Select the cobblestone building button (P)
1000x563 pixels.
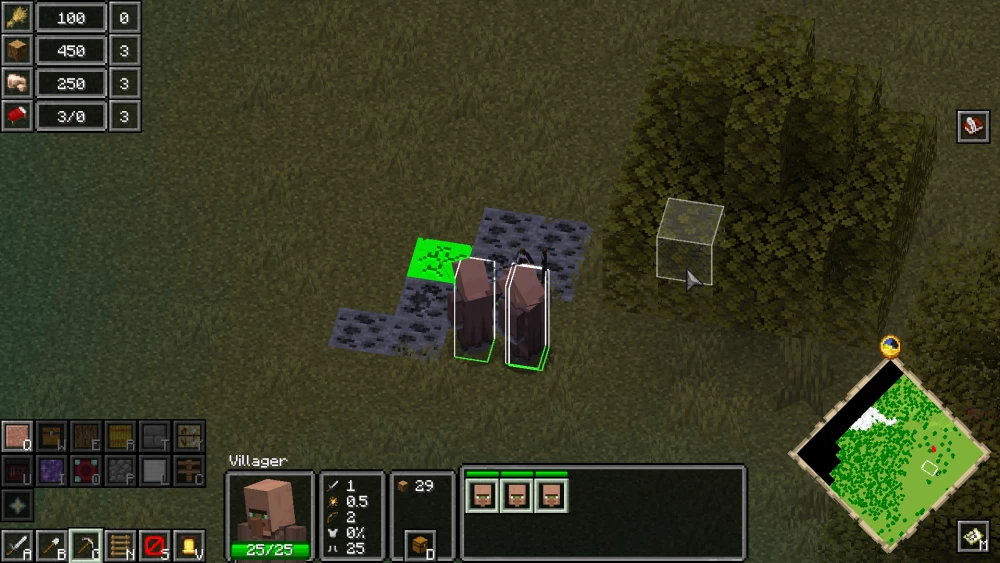click(x=120, y=471)
